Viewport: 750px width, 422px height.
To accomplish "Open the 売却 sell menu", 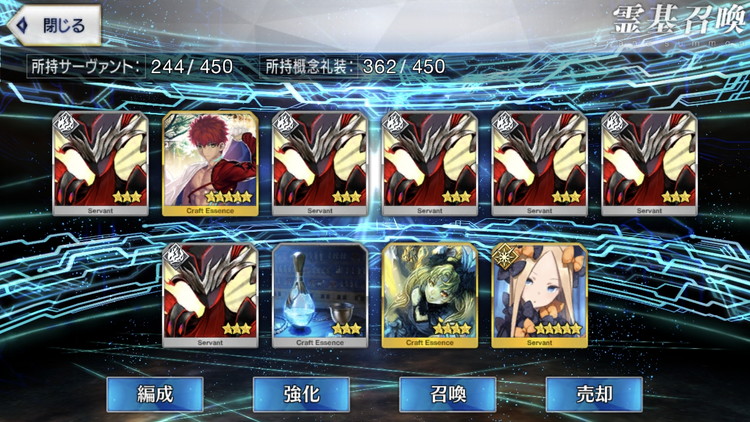I will point(594,394).
